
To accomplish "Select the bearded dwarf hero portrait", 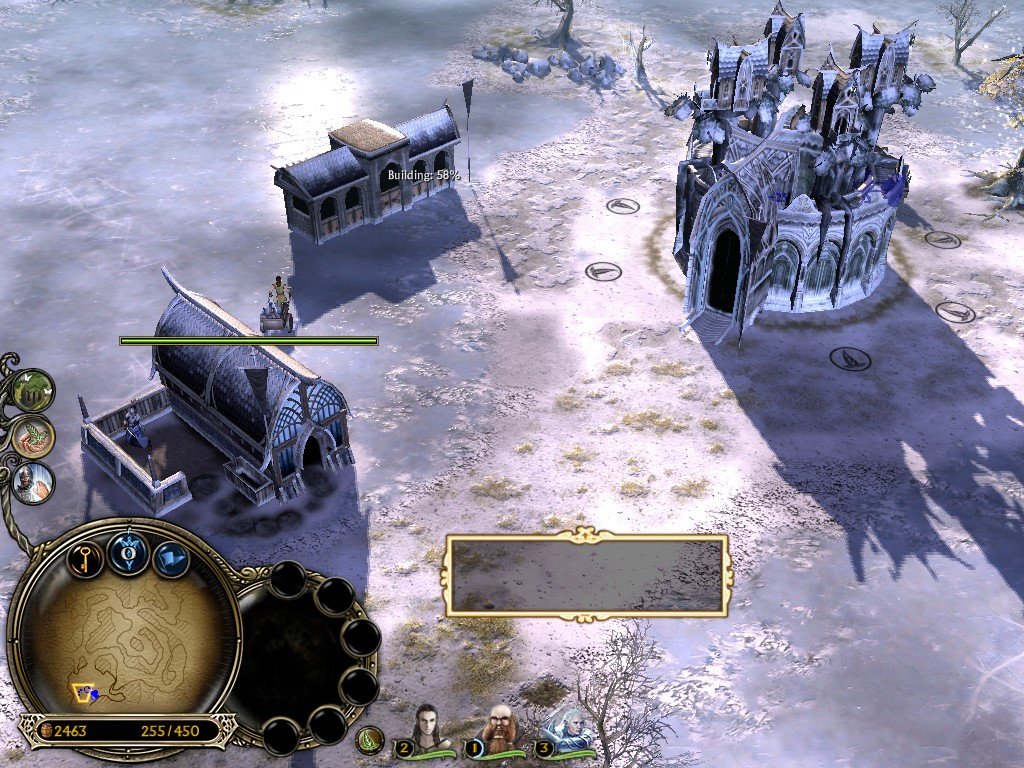I will pyautogui.click(x=500, y=729).
